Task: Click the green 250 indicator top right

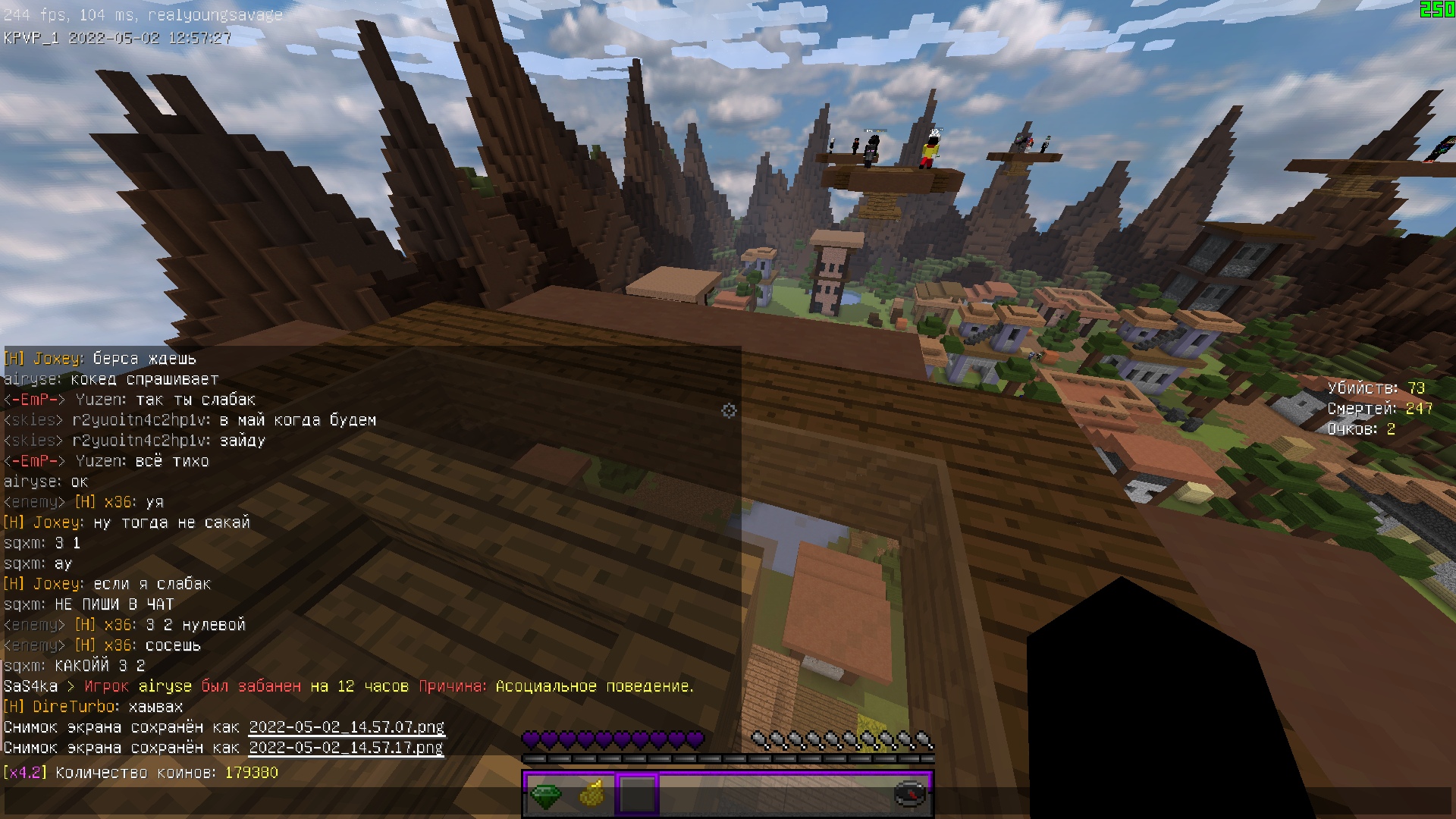Action: pos(1436,11)
